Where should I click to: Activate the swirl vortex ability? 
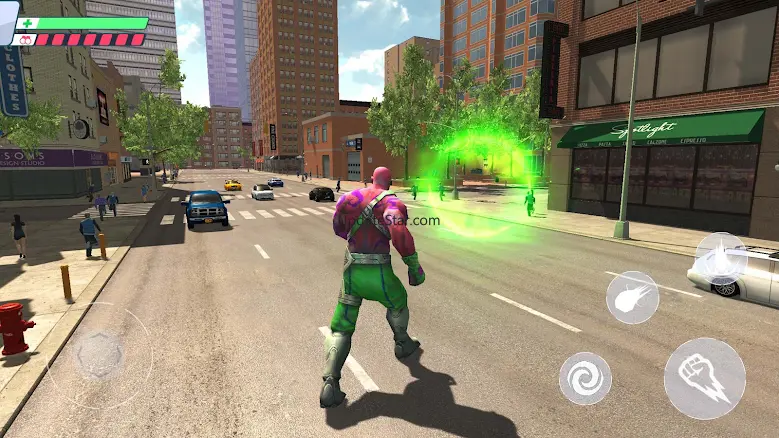click(x=585, y=378)
